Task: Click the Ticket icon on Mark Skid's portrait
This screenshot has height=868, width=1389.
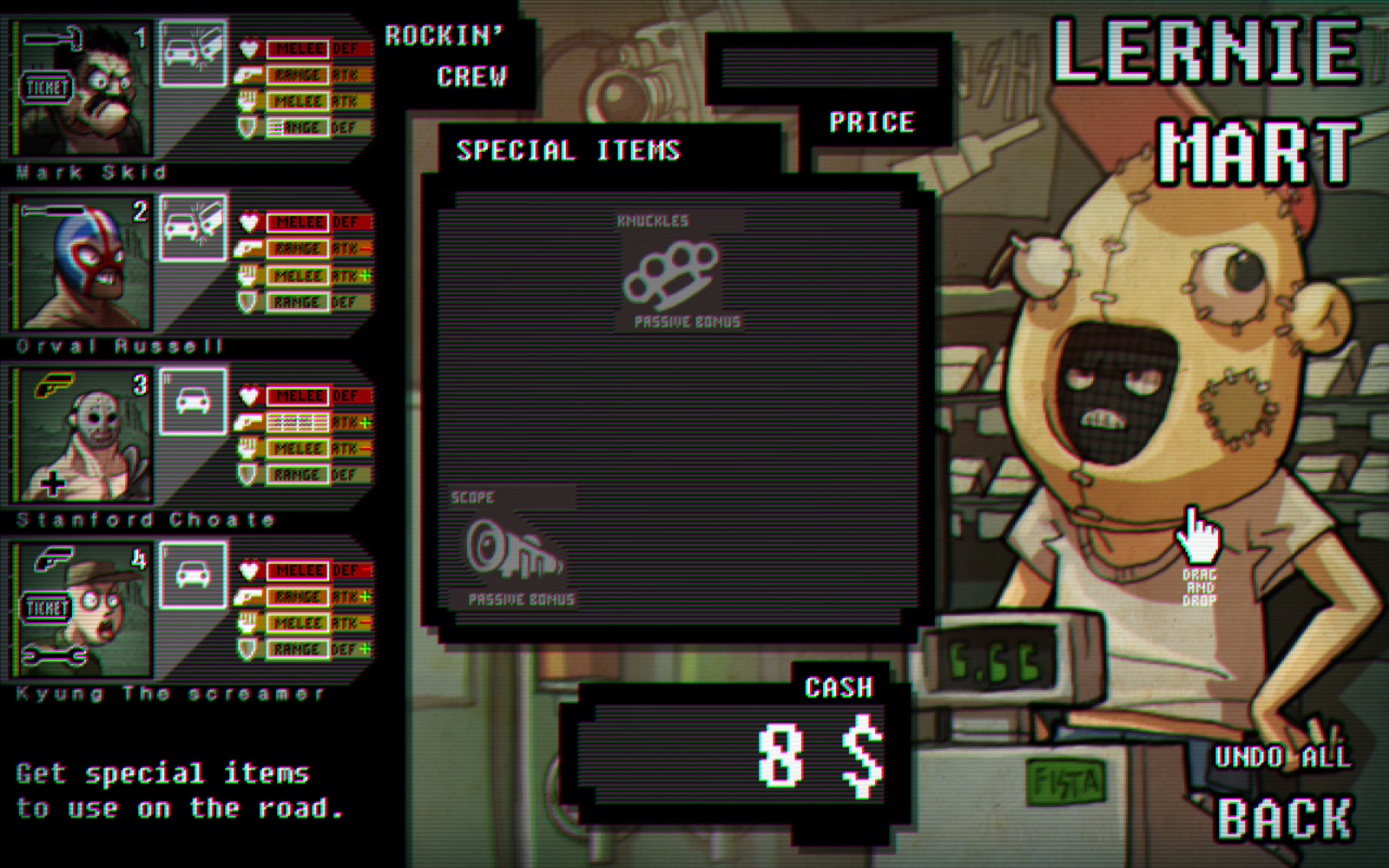Action: pyautogui.click(x=48, y=87)
